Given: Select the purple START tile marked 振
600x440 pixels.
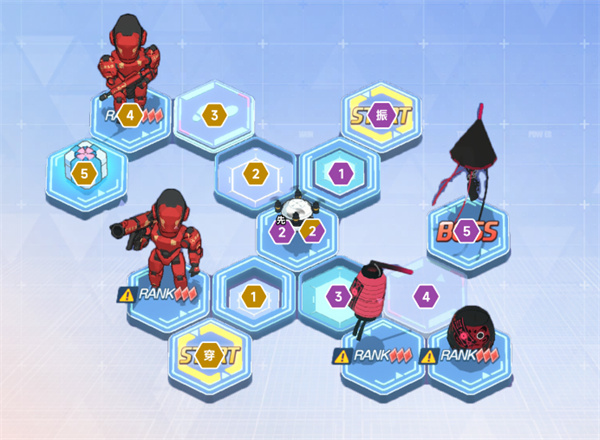Looking at the screenshot, I should coord(381,115).
